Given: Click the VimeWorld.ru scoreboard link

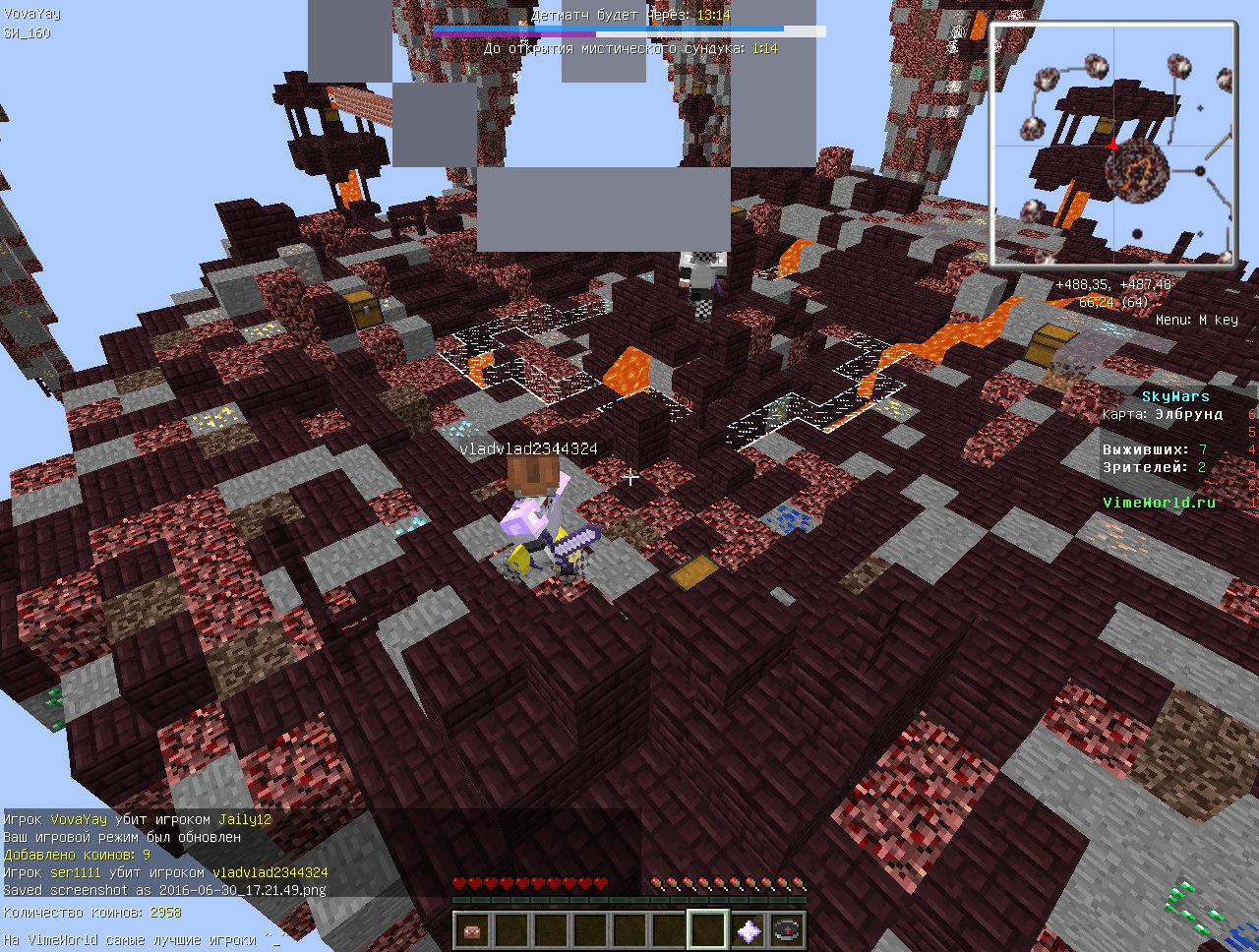Looking at the screenshot, I should [x=1159, y=503].
